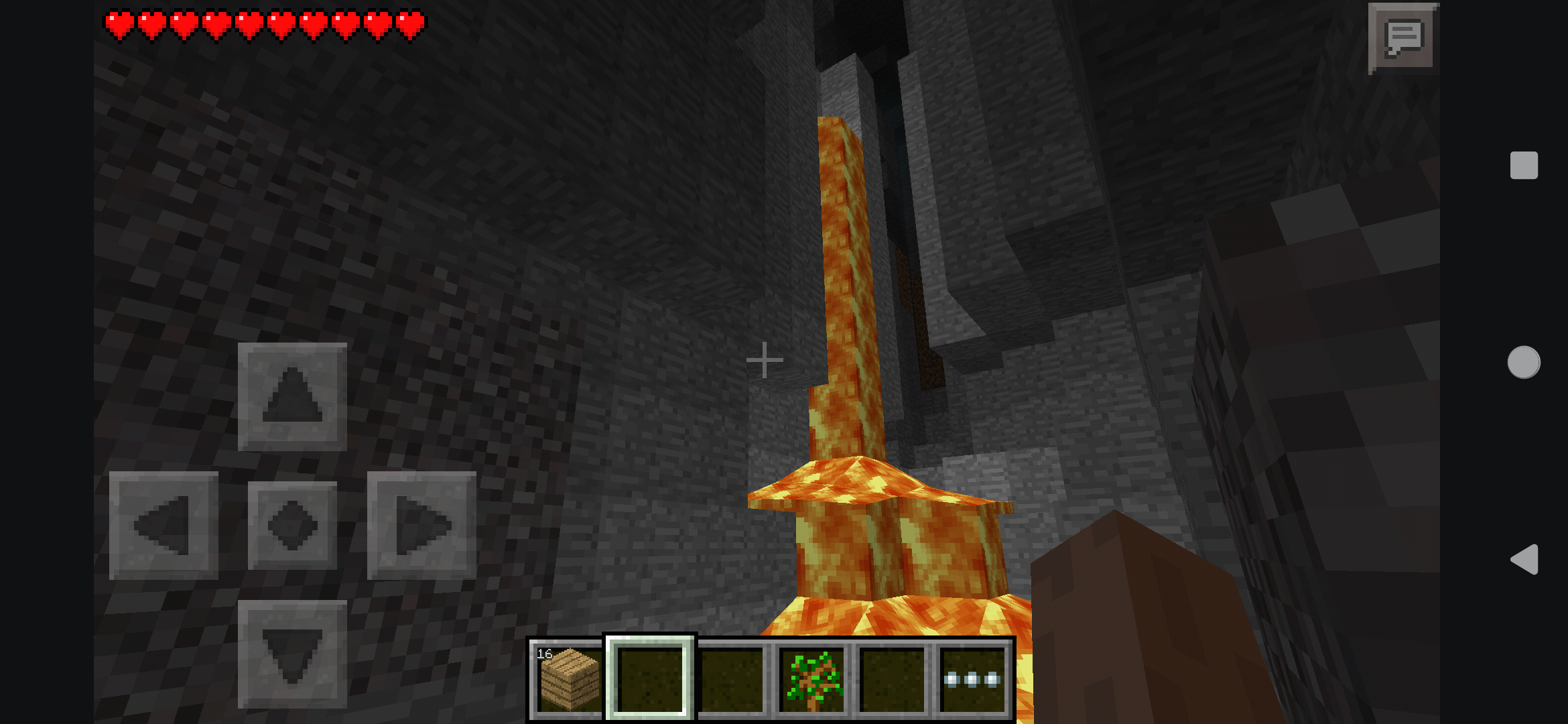Tap the move right arrow
The width and height of the screenshot is (1568, 724).
(421, 525)
